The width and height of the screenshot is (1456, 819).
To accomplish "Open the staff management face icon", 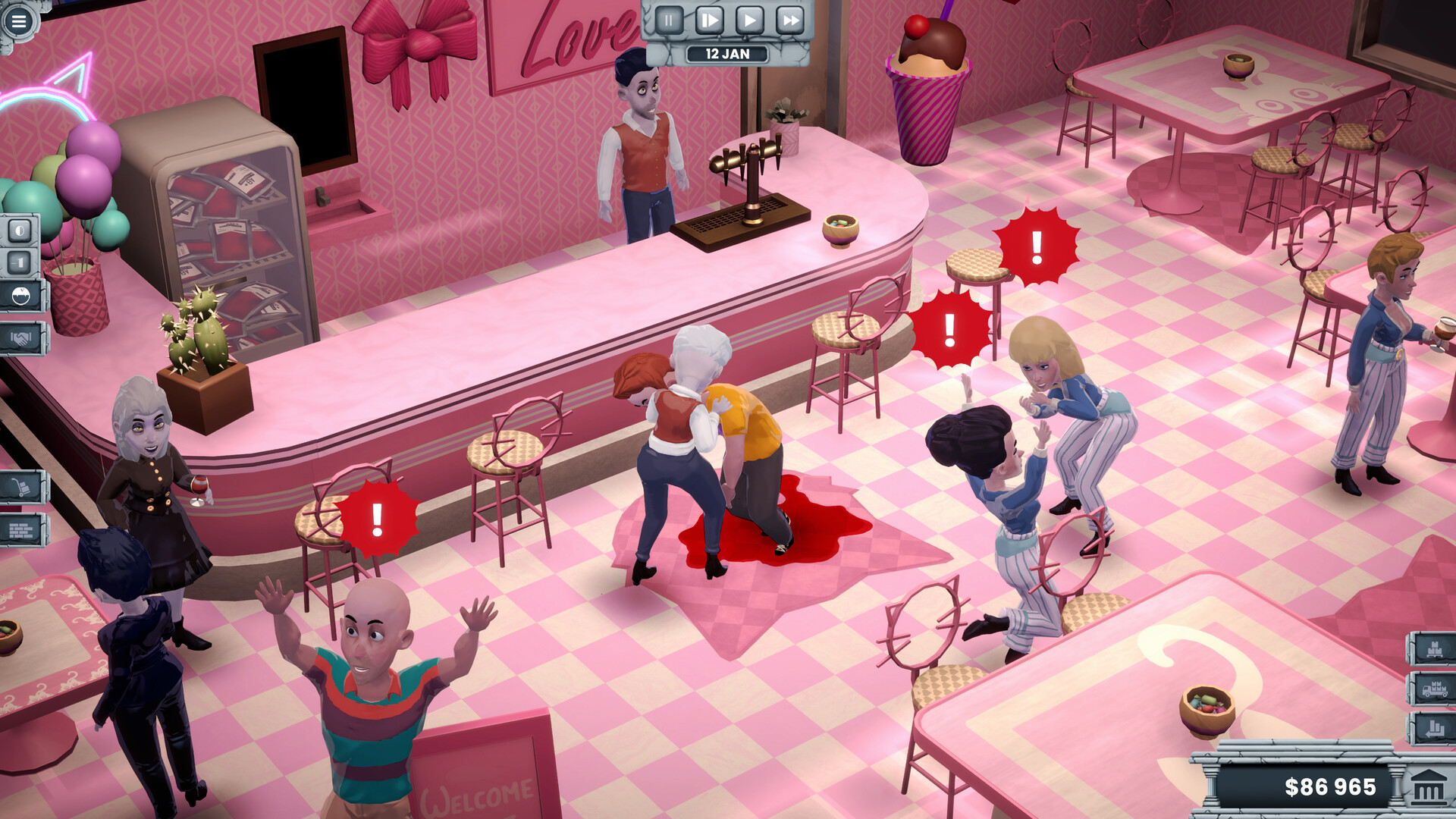I will [x=22, y=295].
